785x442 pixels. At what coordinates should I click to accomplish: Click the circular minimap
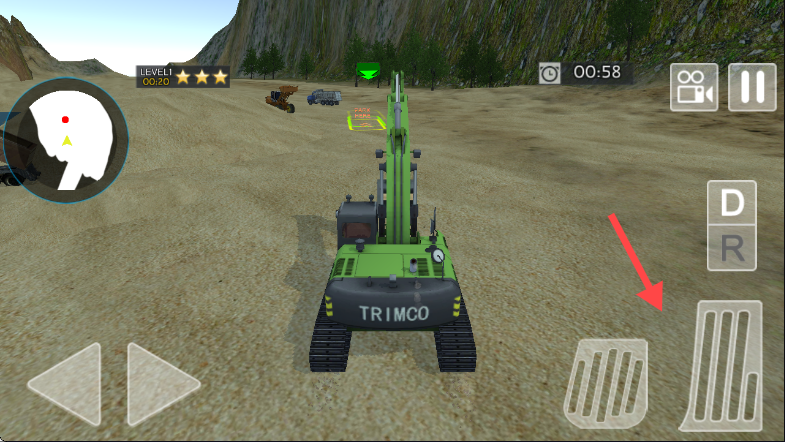pyautogui.click(x=66, y=140)
